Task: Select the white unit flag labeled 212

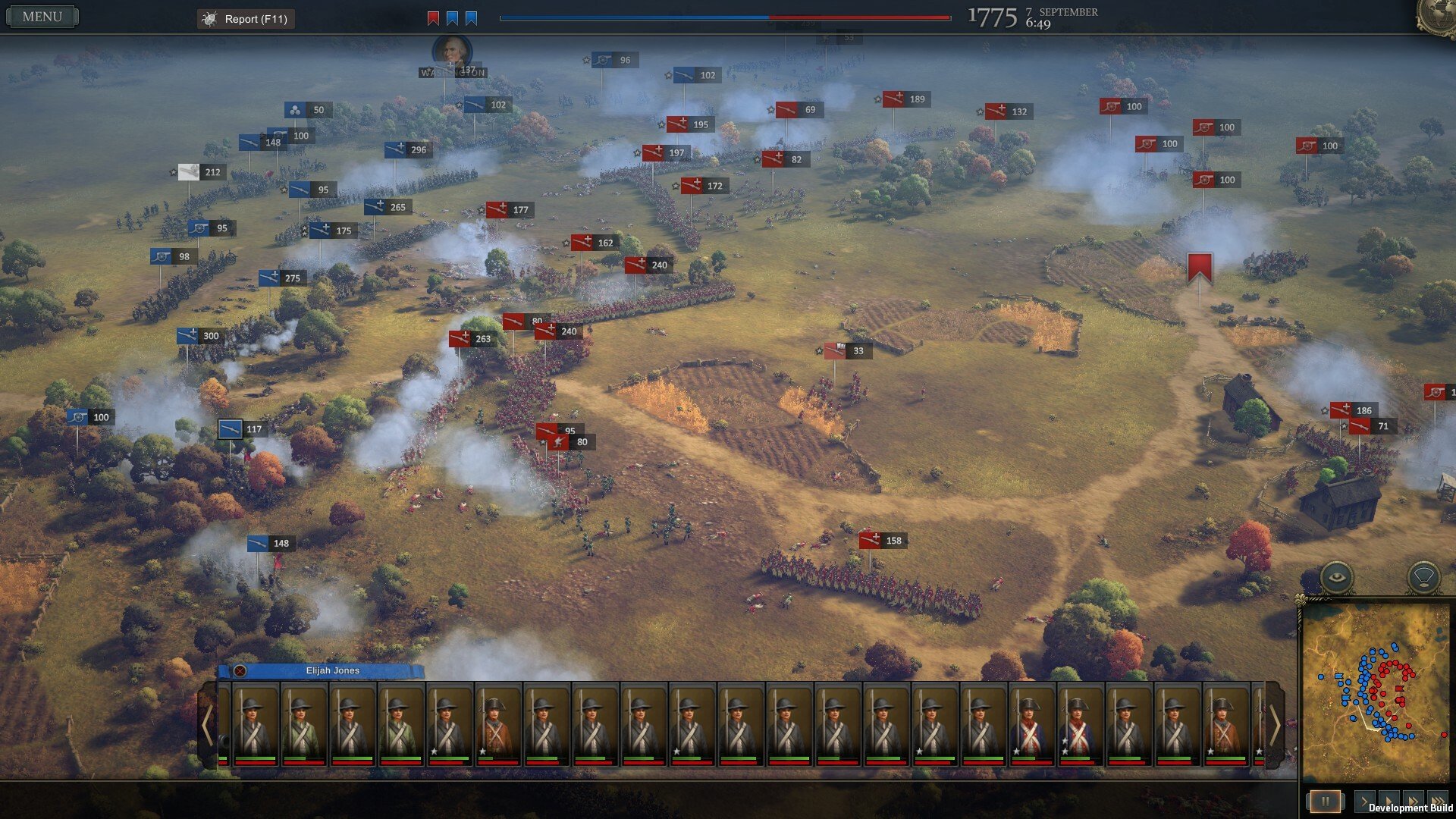Action: point(189,172)
